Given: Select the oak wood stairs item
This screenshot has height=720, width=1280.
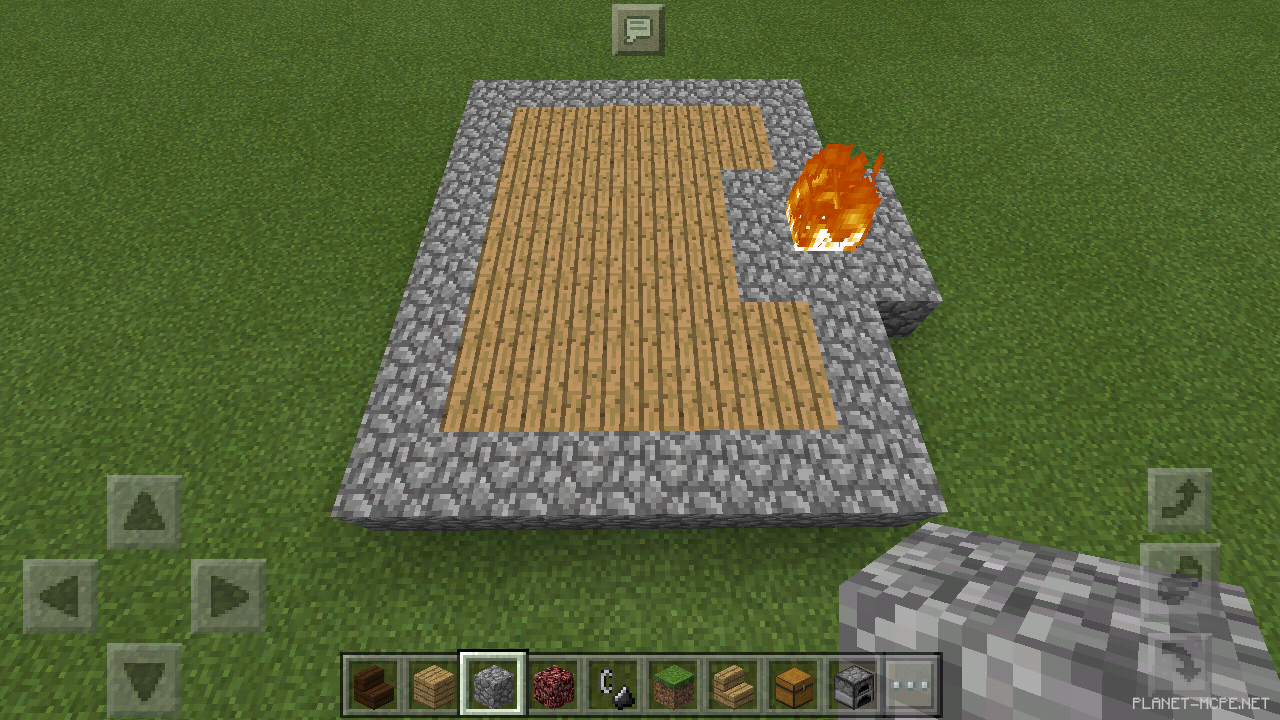Looking at the screenshot, I should [x=732, y=686].
